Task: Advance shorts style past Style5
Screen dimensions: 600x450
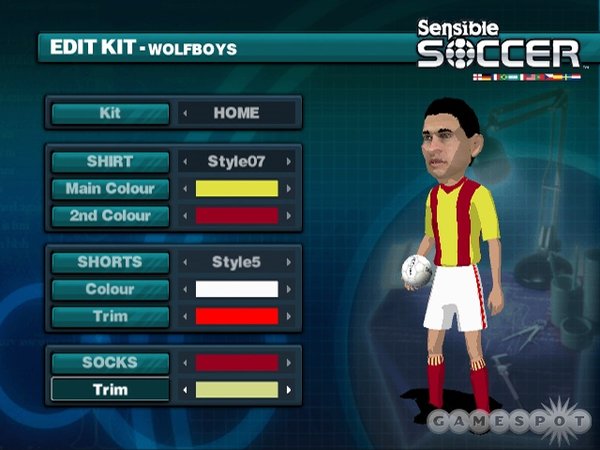Action: point(289,262)
